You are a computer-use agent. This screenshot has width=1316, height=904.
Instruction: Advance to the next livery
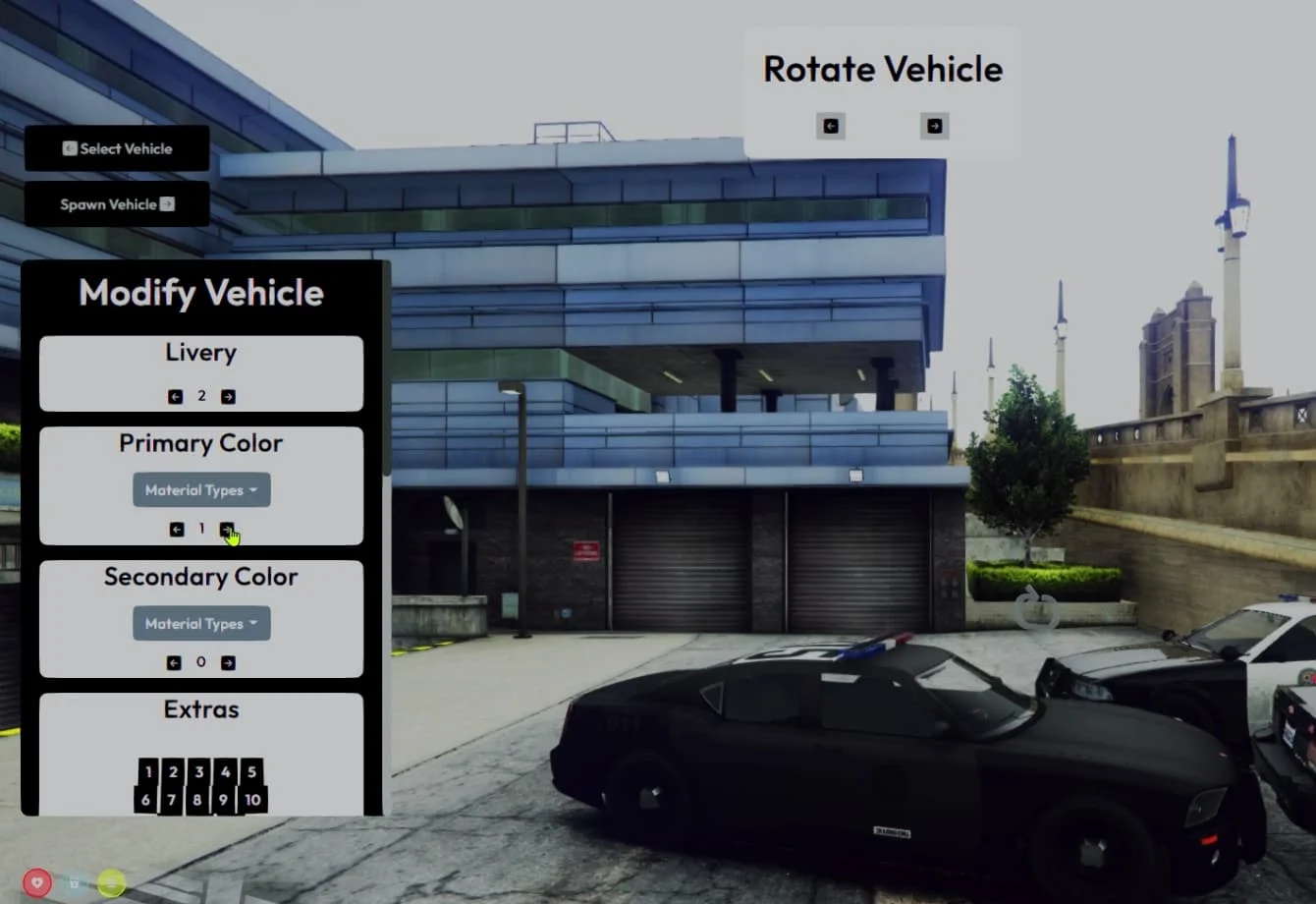pos(228,397)
